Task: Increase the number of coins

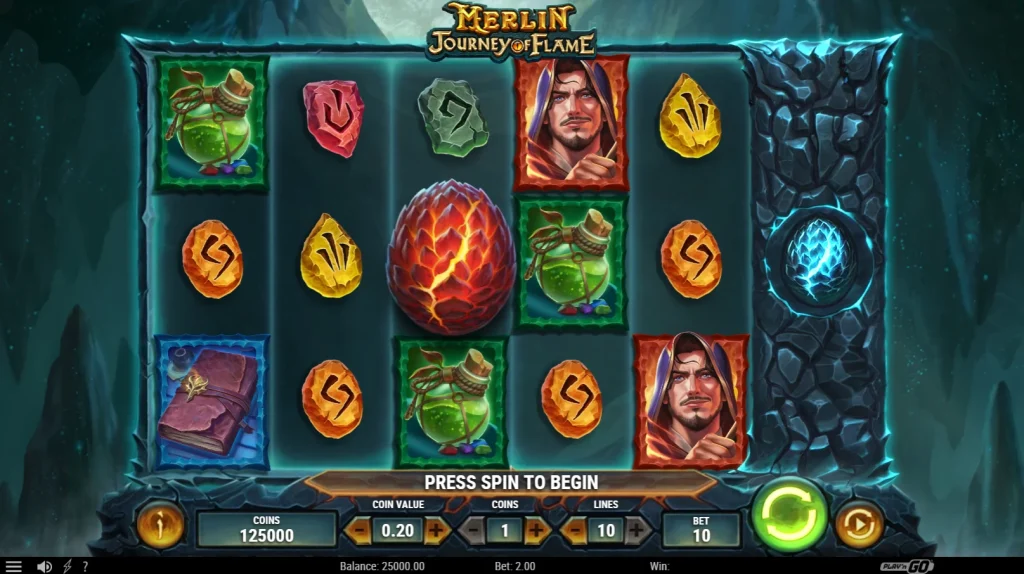Action: [x=536, y=530]
